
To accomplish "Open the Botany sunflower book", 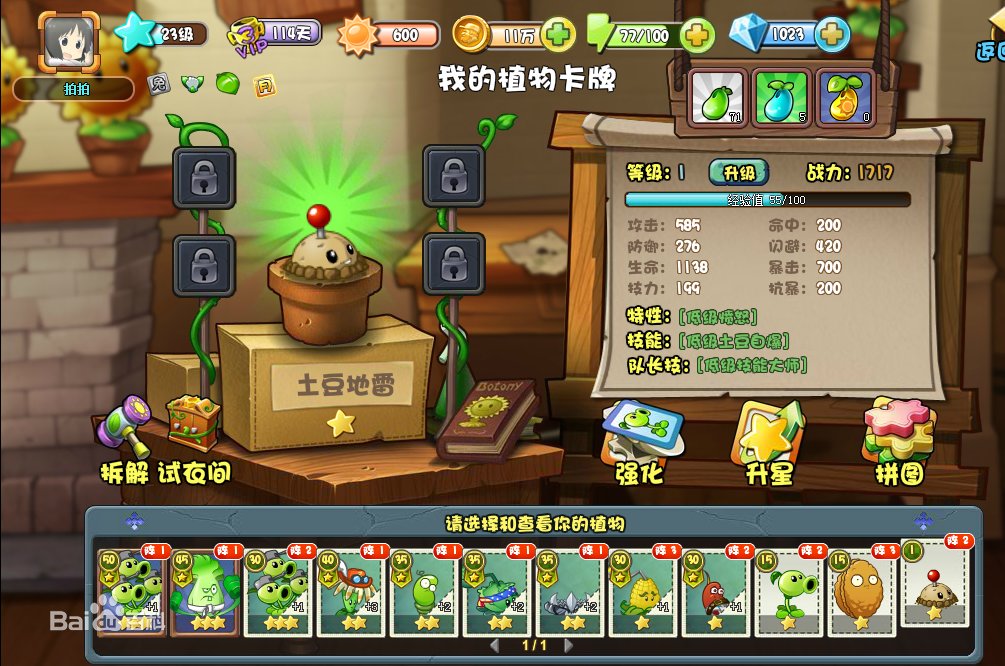I will coord(488,420).
